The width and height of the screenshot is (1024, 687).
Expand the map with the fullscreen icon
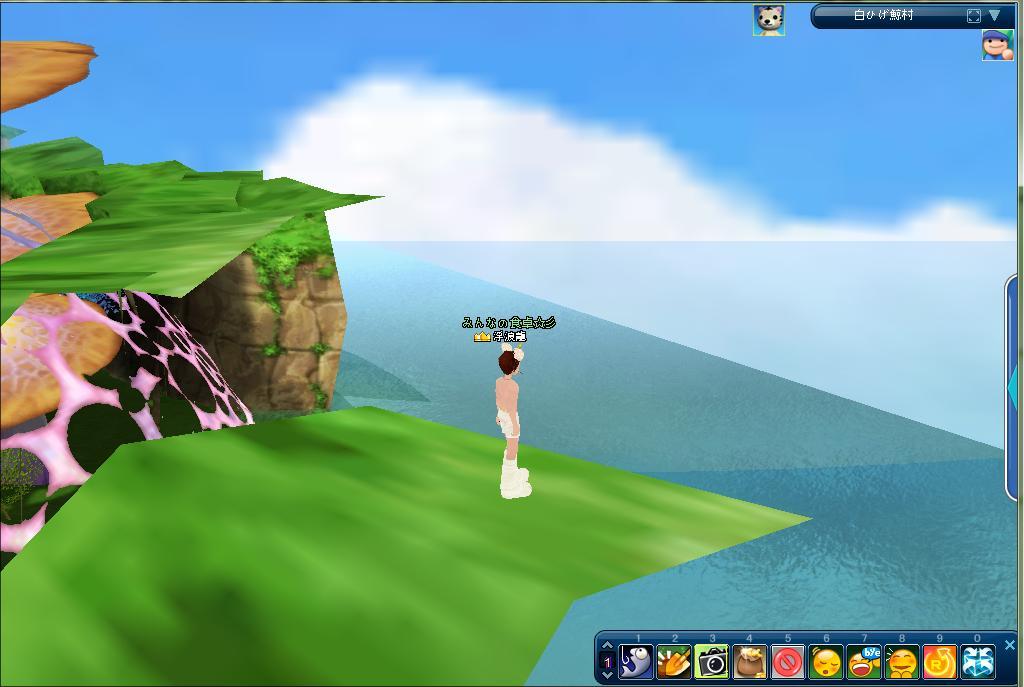click(x=974, y=16)
